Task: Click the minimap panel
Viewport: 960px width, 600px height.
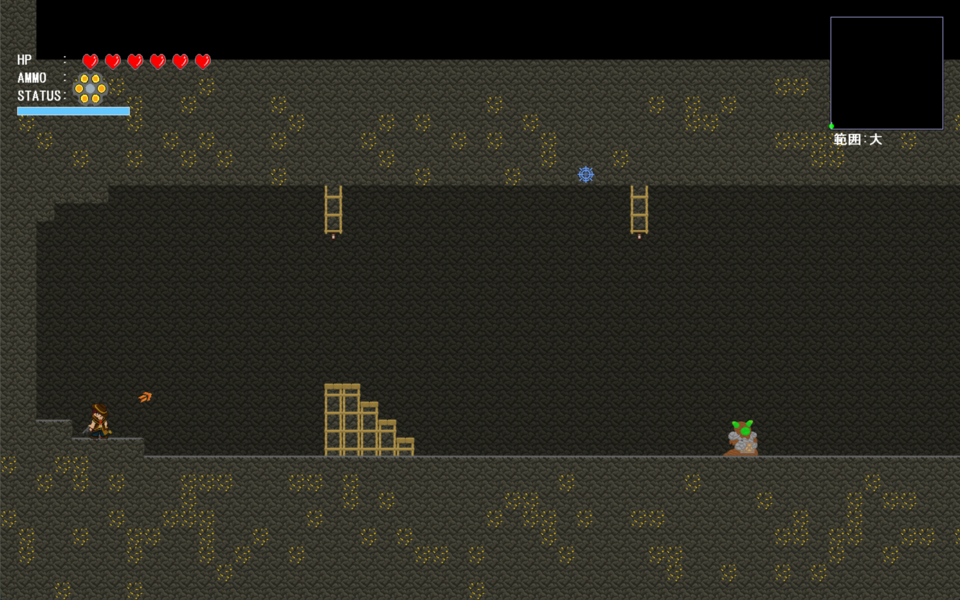Action: pyautogui.click(x=886, y=73)
